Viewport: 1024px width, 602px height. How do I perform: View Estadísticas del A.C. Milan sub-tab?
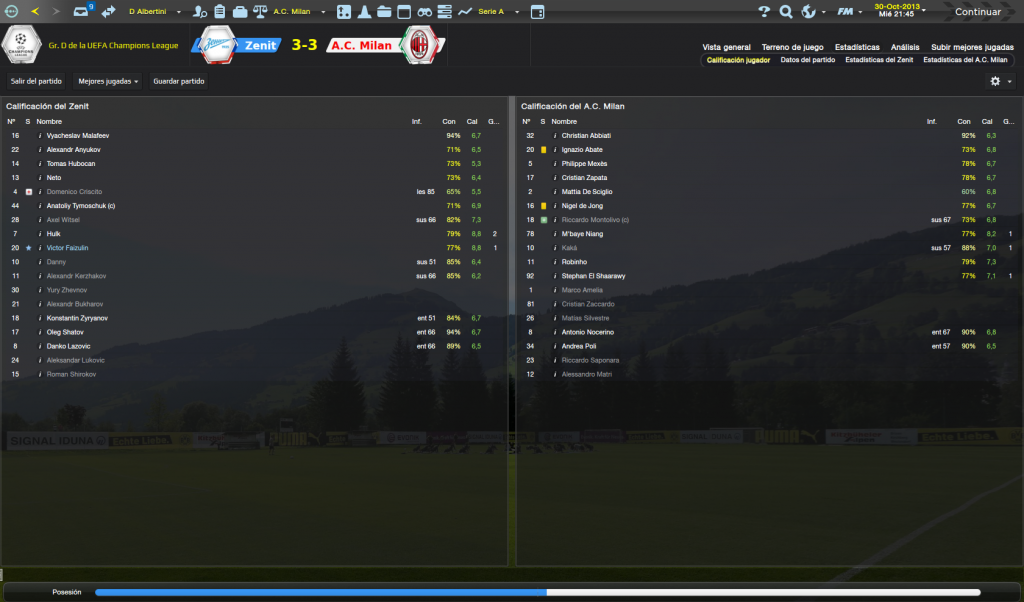pos(965,60)
